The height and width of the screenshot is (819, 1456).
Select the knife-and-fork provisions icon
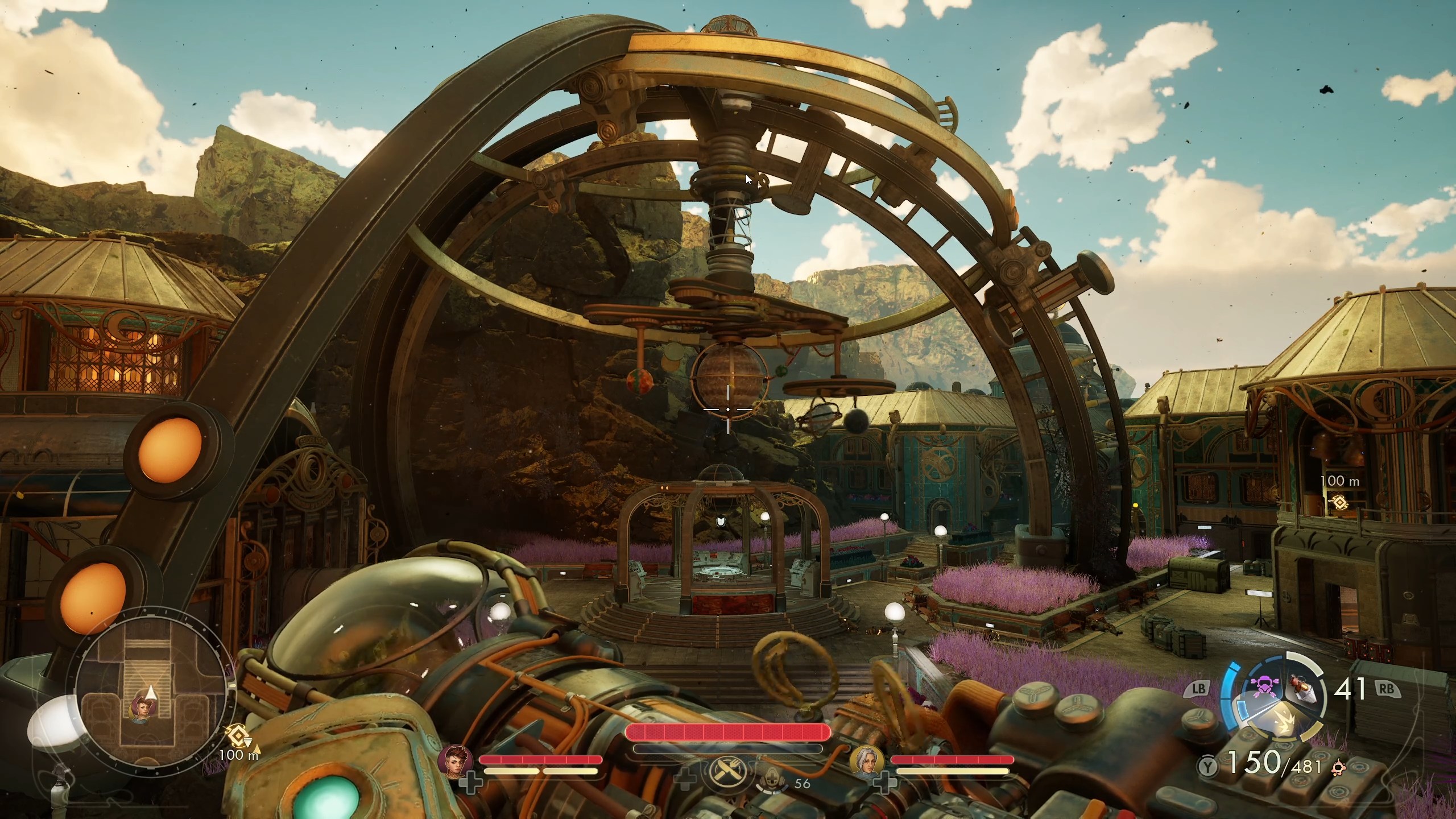pos(728,772)
